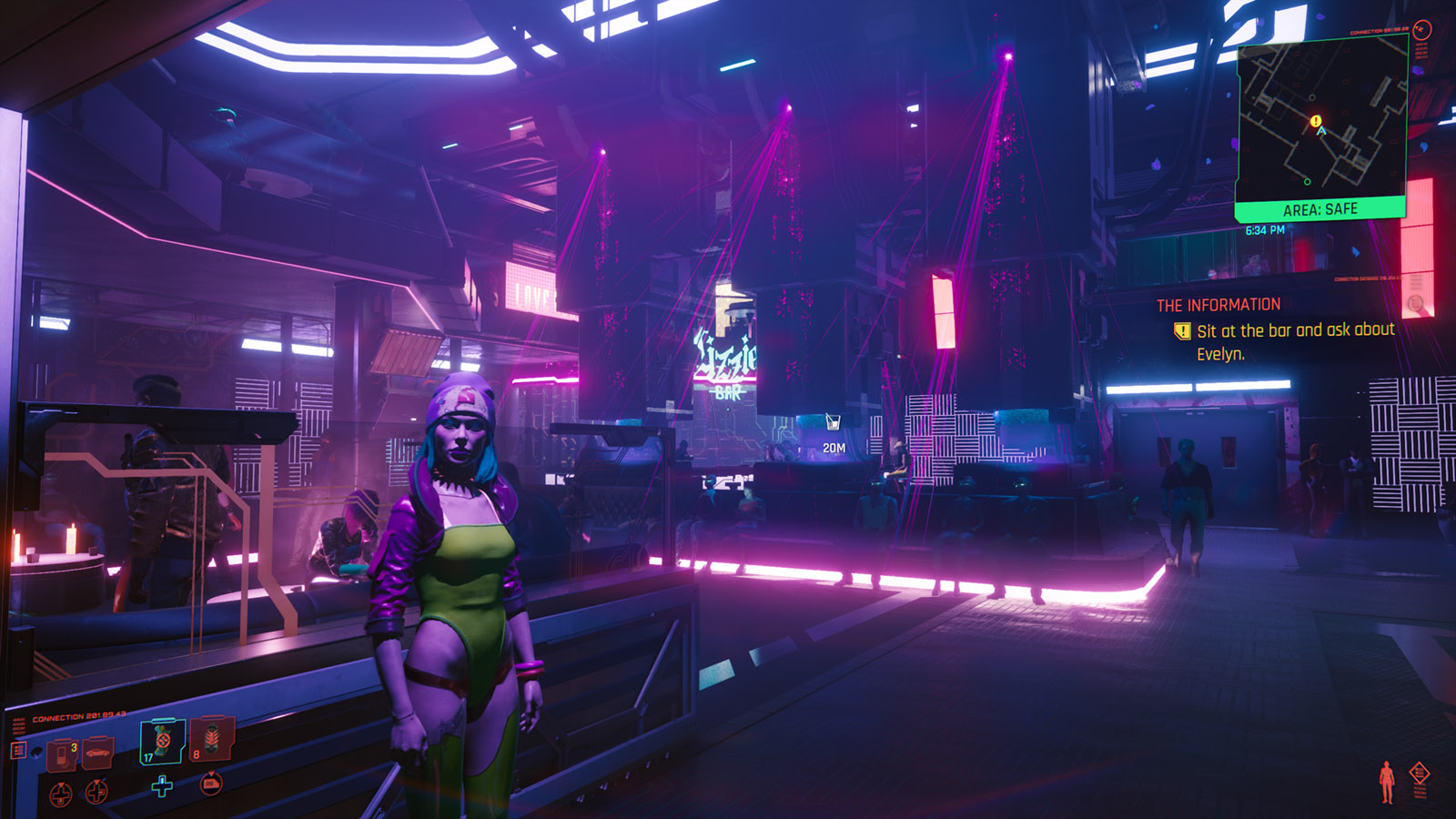The image size is (1456, 819).
Task: Call your vehicle with the car icon
Action: pos(97,753)
